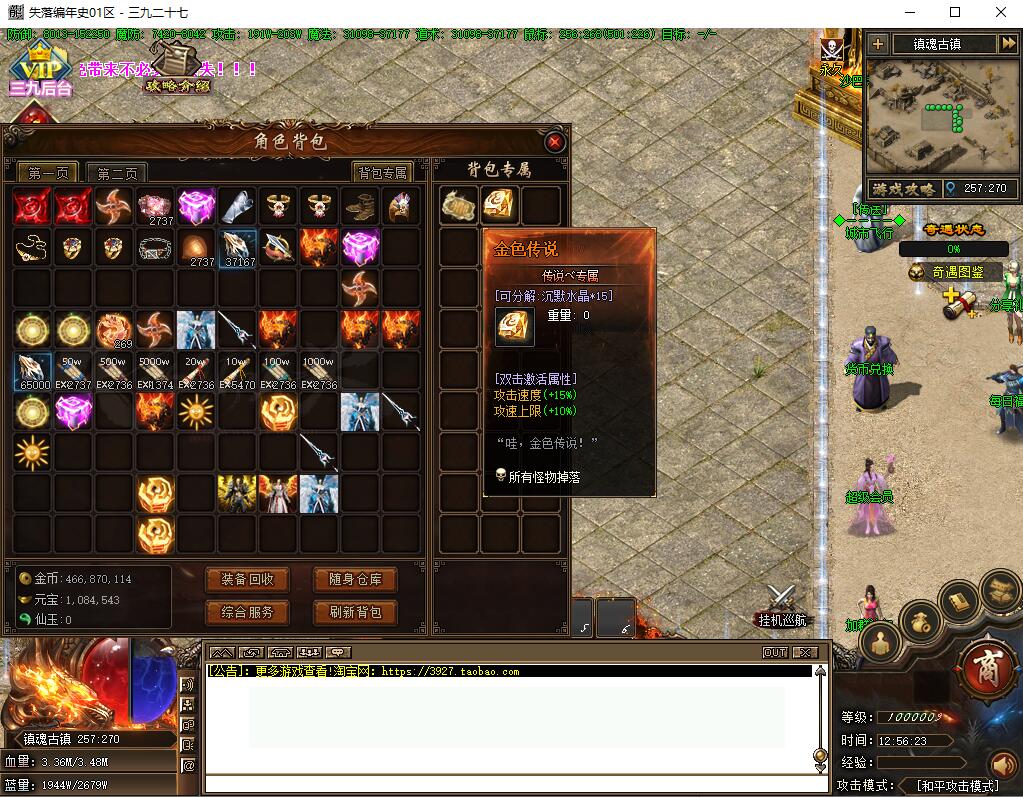
Task: Select the silver gauntlet item slot
Action: click(x=237, y=207)
